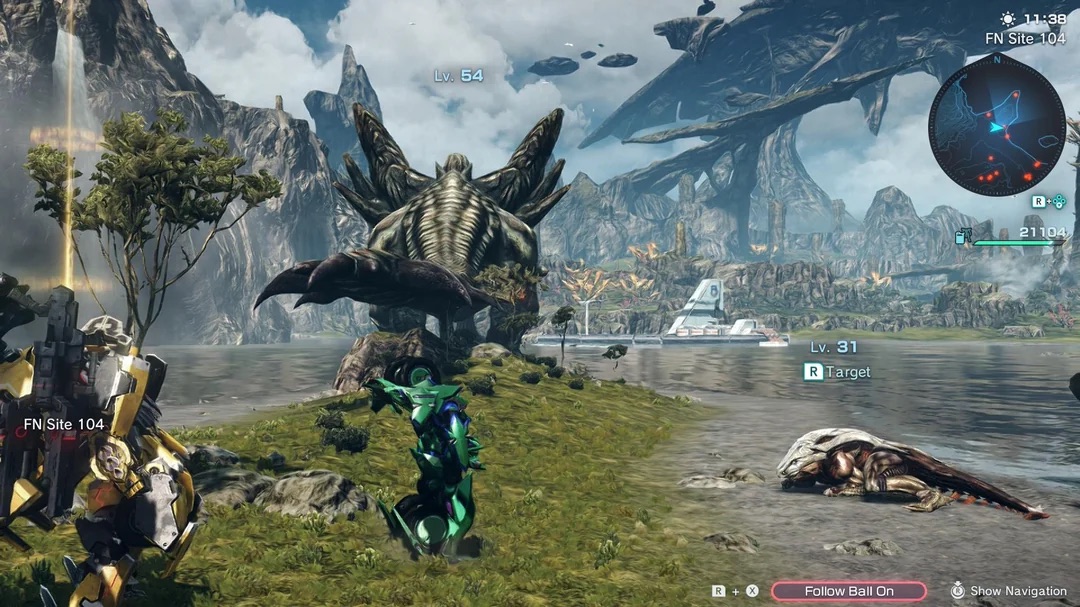Toggle the Follow Ball On button
The image size is (1080, 607).
848,591
